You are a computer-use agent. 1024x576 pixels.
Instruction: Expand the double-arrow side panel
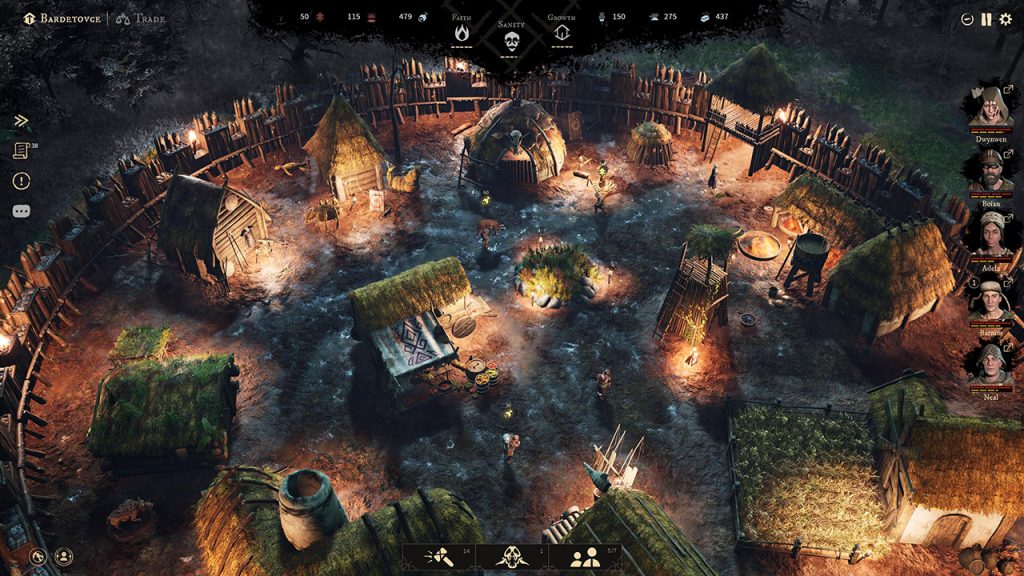(x=21, y=121)
